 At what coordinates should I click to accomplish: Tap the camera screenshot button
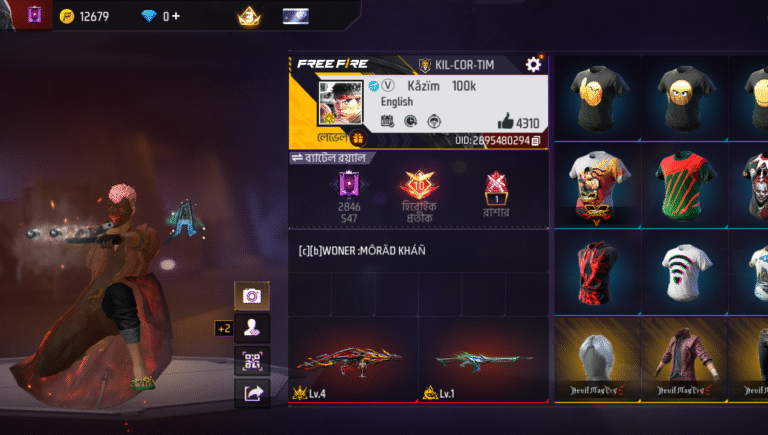point(251,296)
